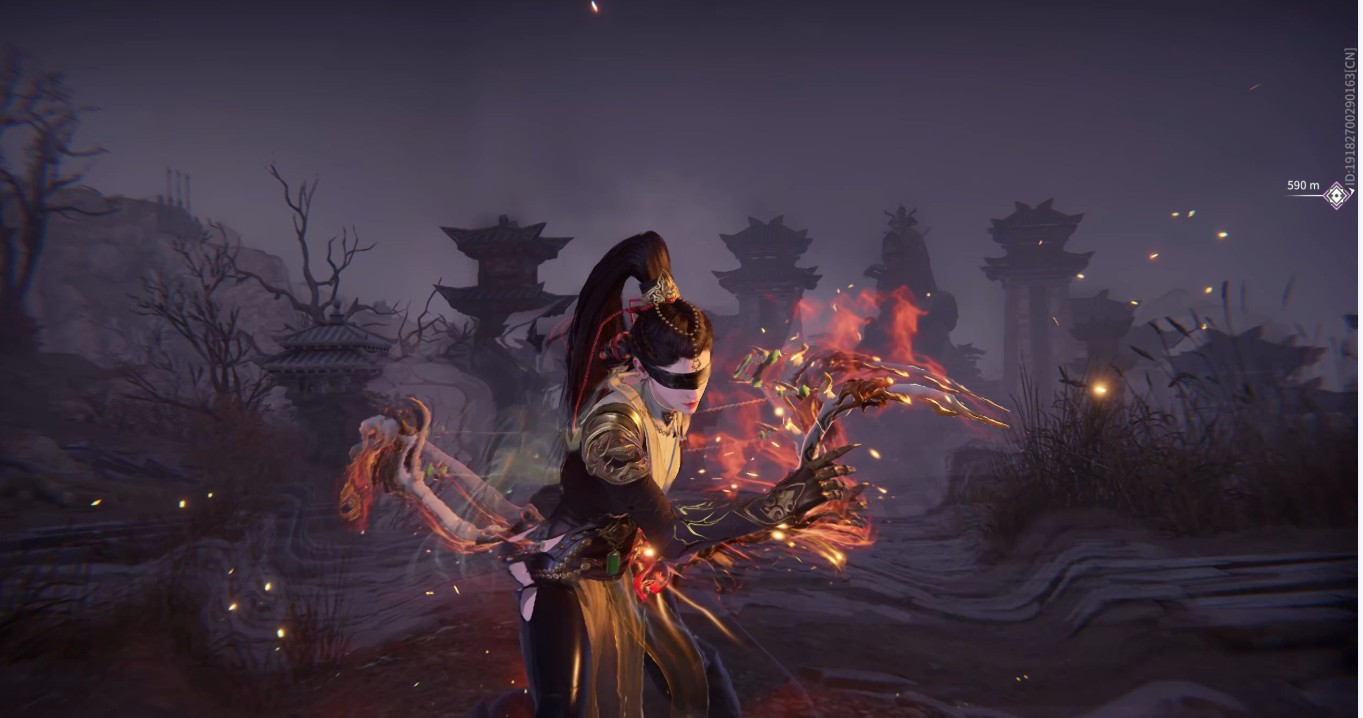Click the diamond quest waypoint marker
The image size is (1363, 718).
tap(1337, 195)
